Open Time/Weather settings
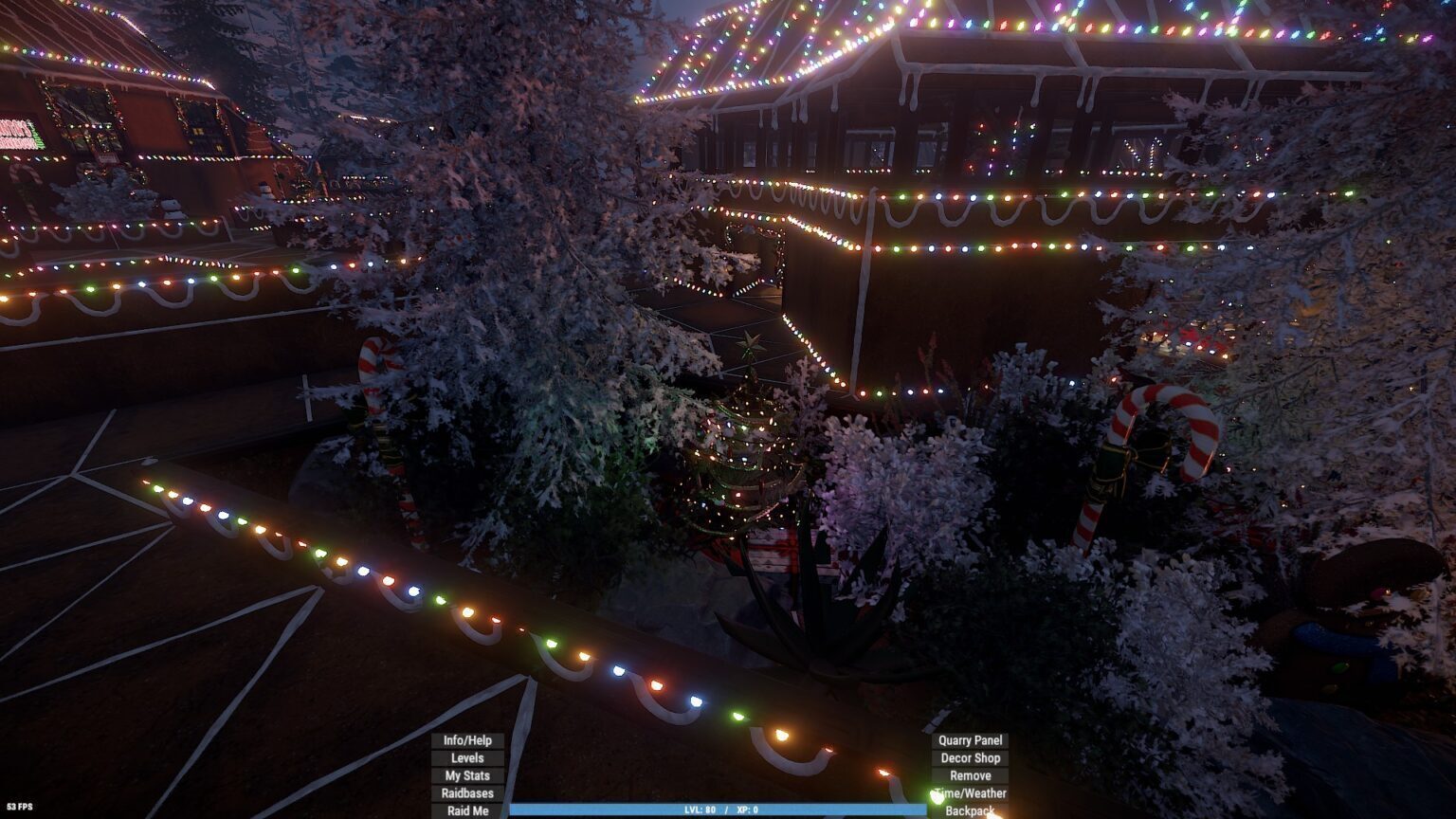 pos(970,793)
